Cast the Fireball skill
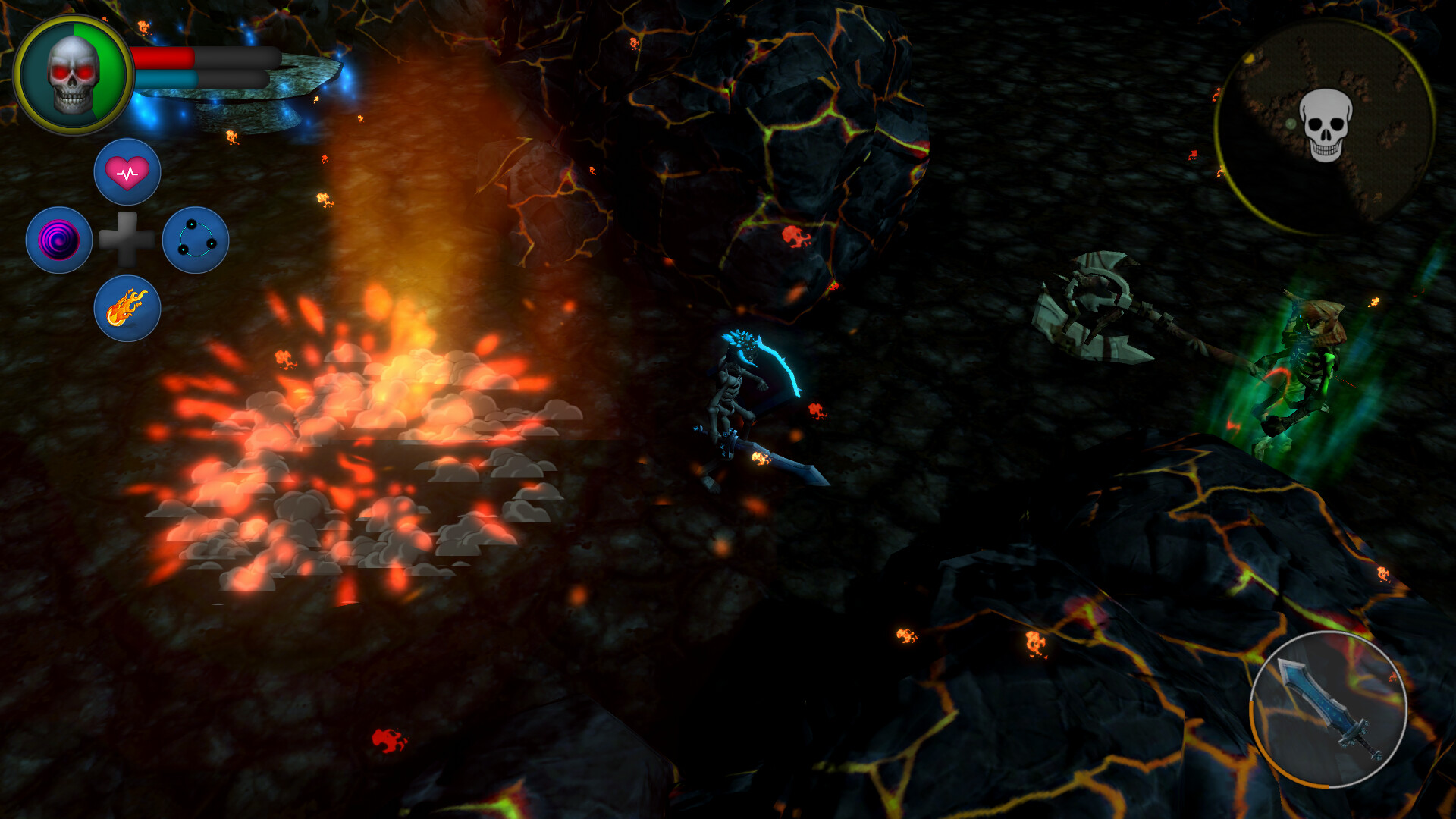Image resolution: width=1456 pixels, height=819 pixels. [127, 307]
